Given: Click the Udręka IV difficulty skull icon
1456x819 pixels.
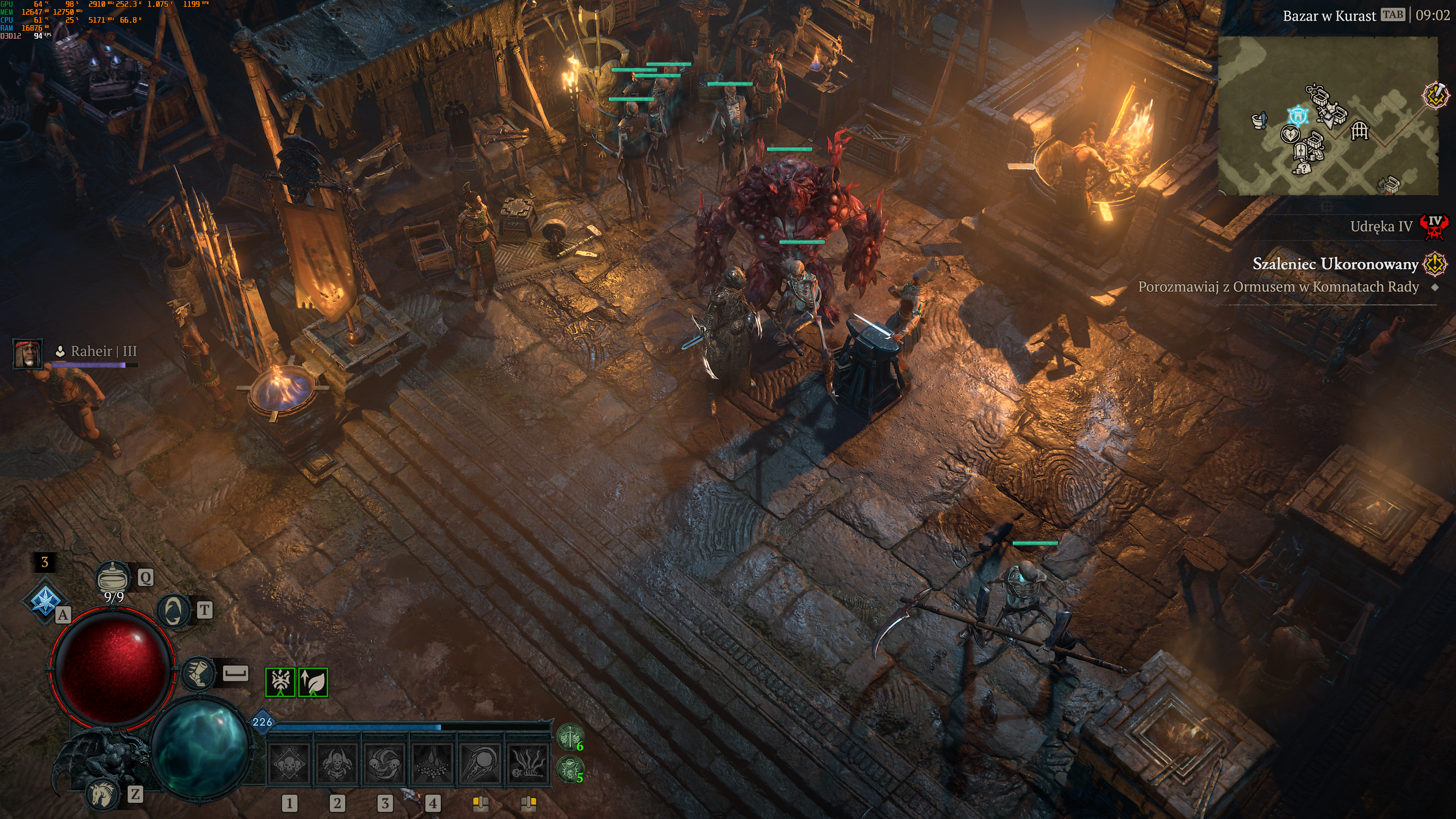Looking at the screenshot, I should [x=1435, y=227].
